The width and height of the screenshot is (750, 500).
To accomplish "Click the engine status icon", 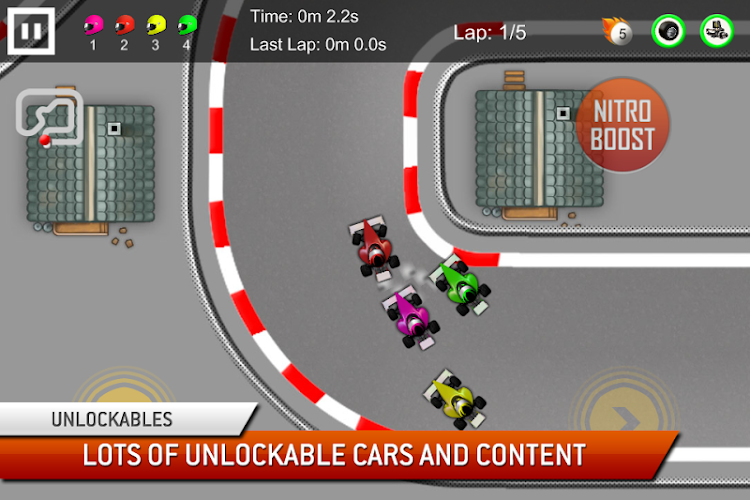I will [716, 31].
